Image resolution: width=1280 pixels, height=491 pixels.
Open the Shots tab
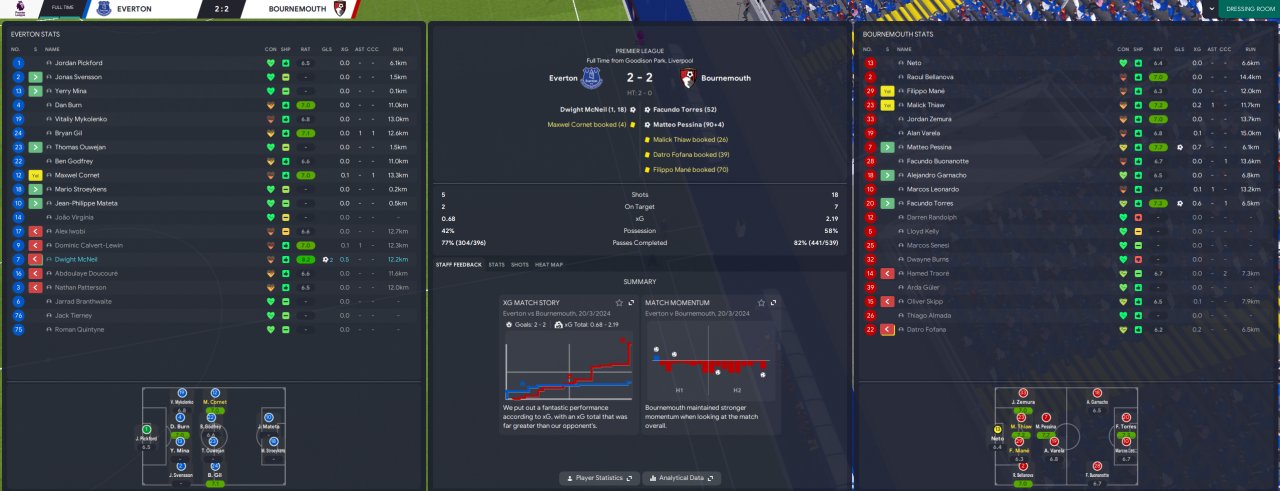519,265
